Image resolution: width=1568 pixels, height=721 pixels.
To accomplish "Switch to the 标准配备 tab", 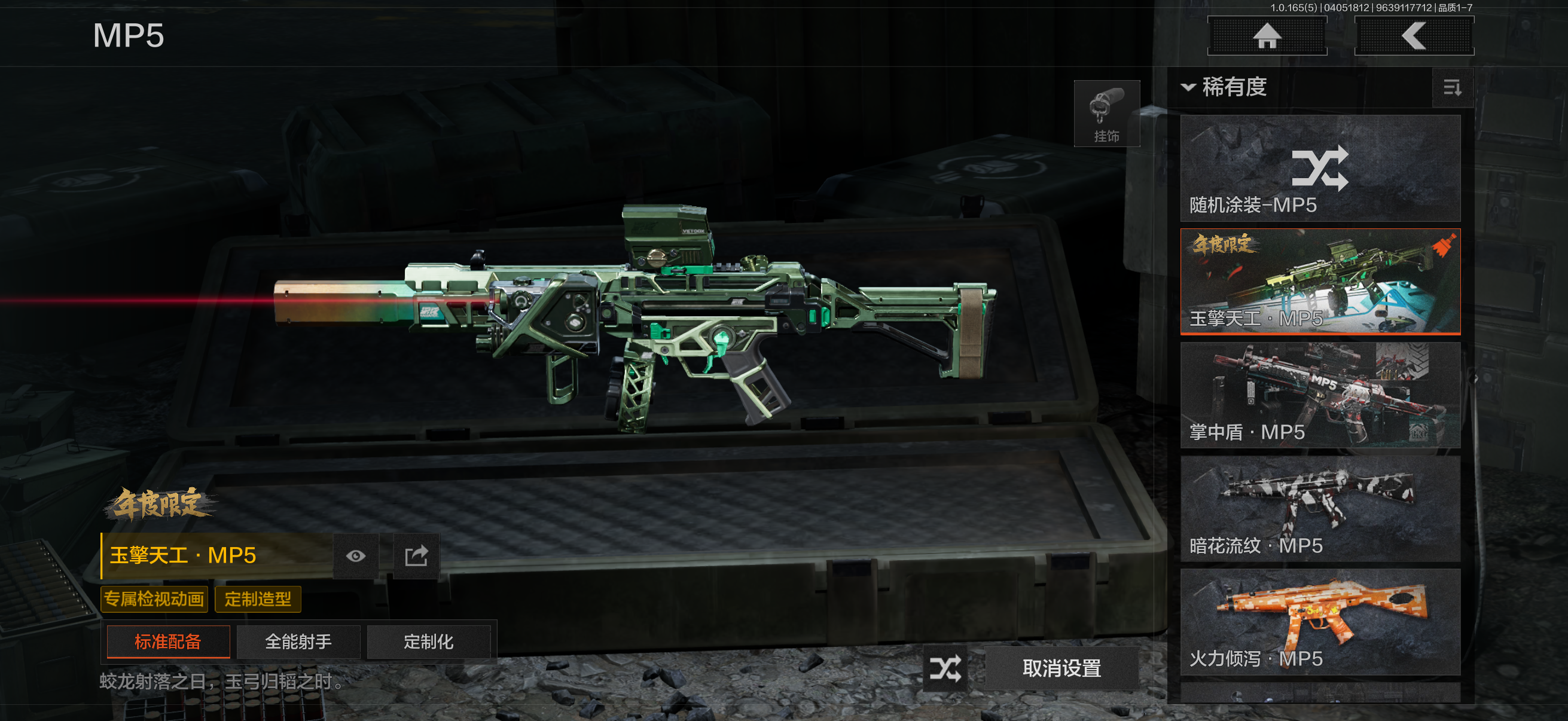I will [168, 642].
